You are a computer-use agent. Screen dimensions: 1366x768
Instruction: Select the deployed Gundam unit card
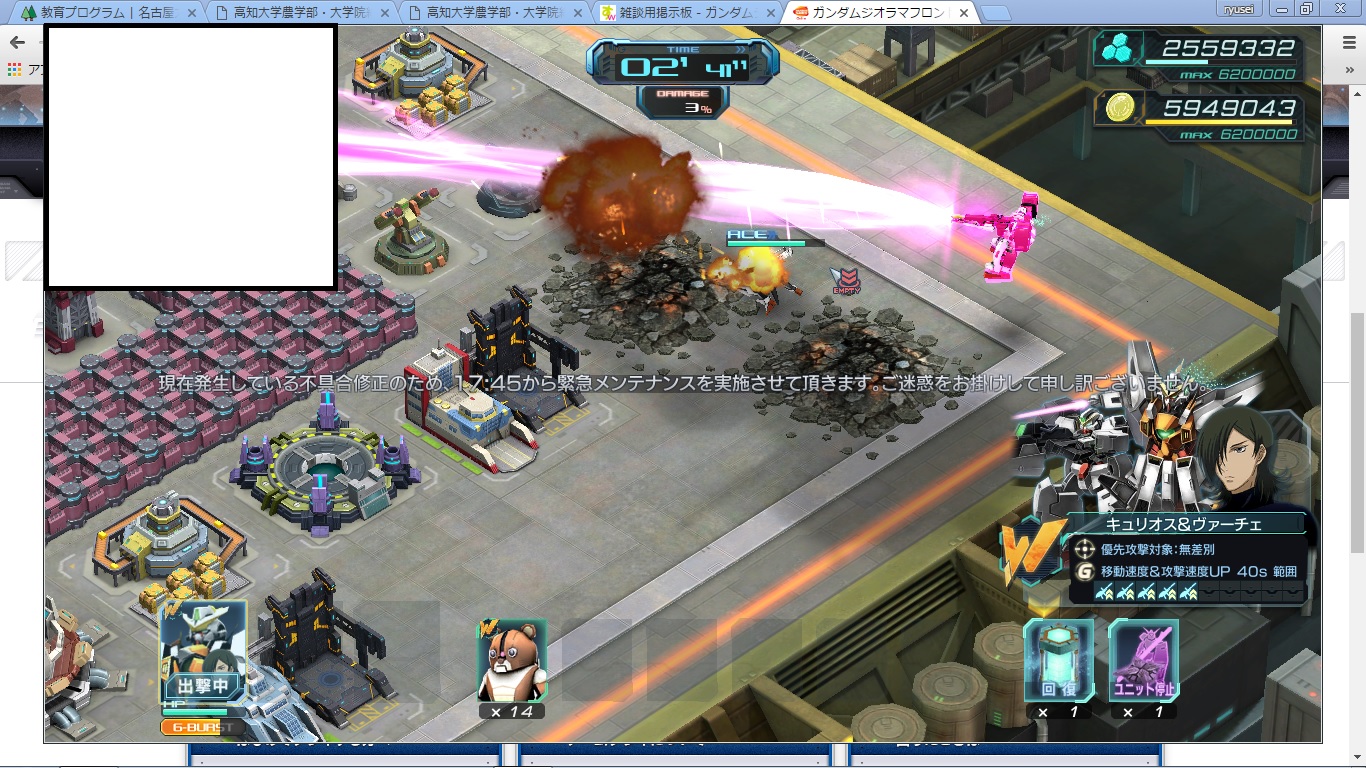pyautogui.click(x=203, y=651)
